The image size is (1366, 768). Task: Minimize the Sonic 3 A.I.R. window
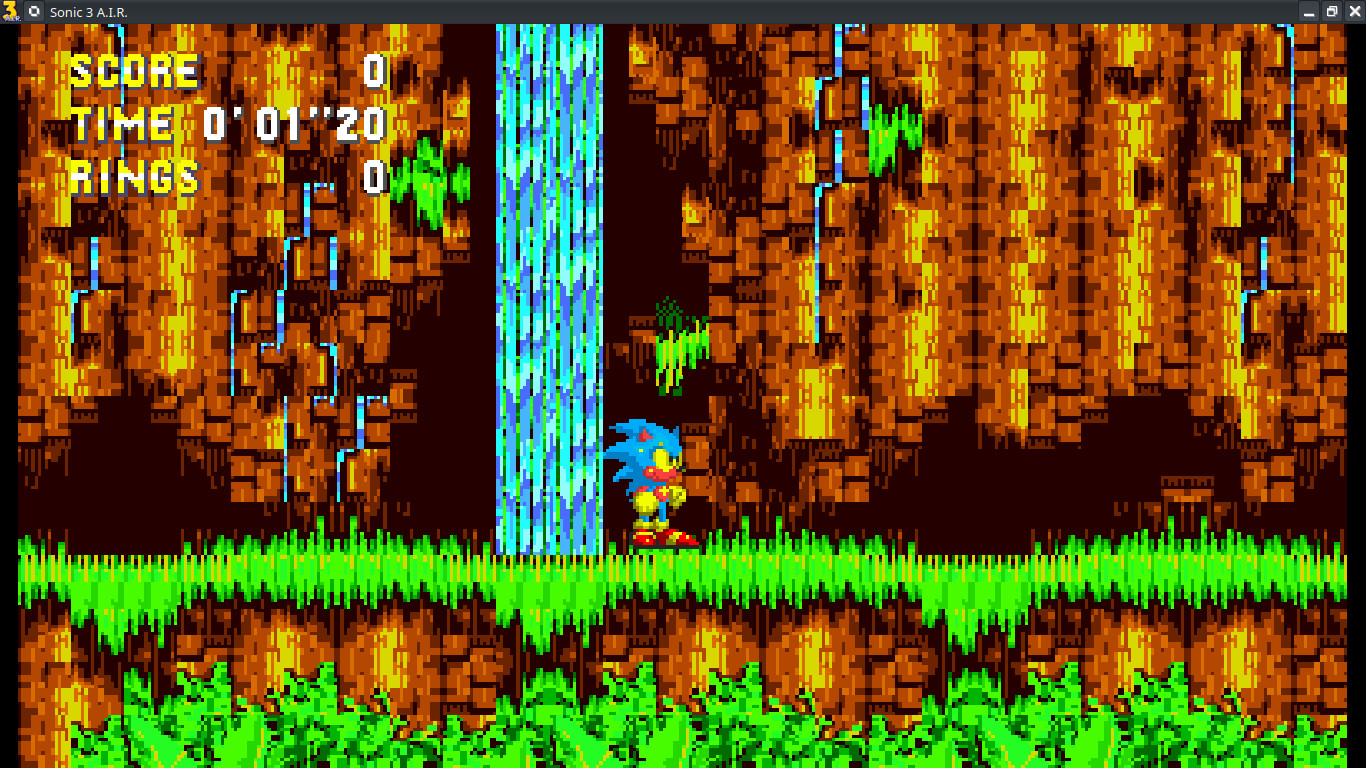pyautogui.click(x=1310, y=11)
